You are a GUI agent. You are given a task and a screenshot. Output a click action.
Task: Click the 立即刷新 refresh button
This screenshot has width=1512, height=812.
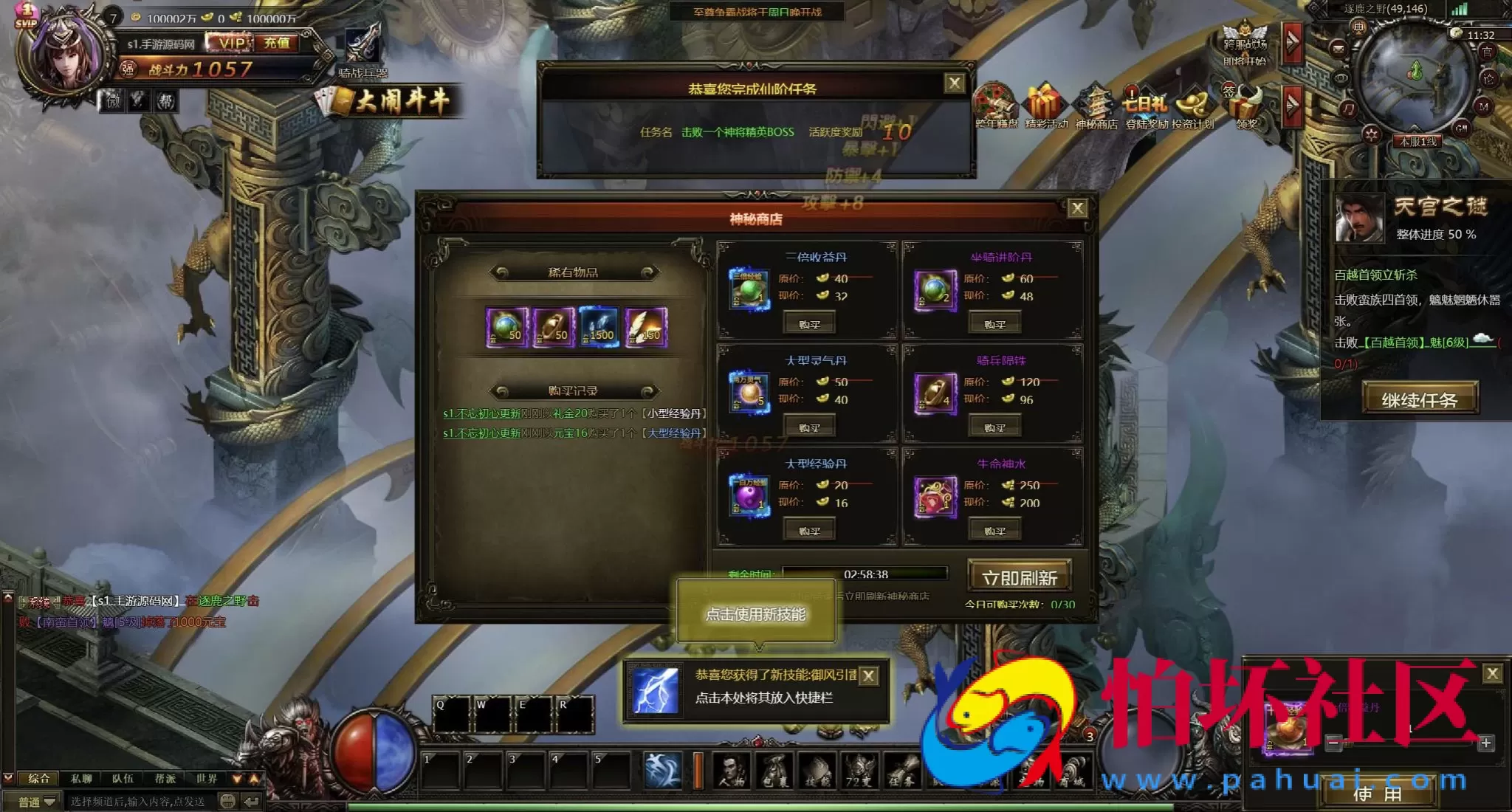tap(1019, 577)
